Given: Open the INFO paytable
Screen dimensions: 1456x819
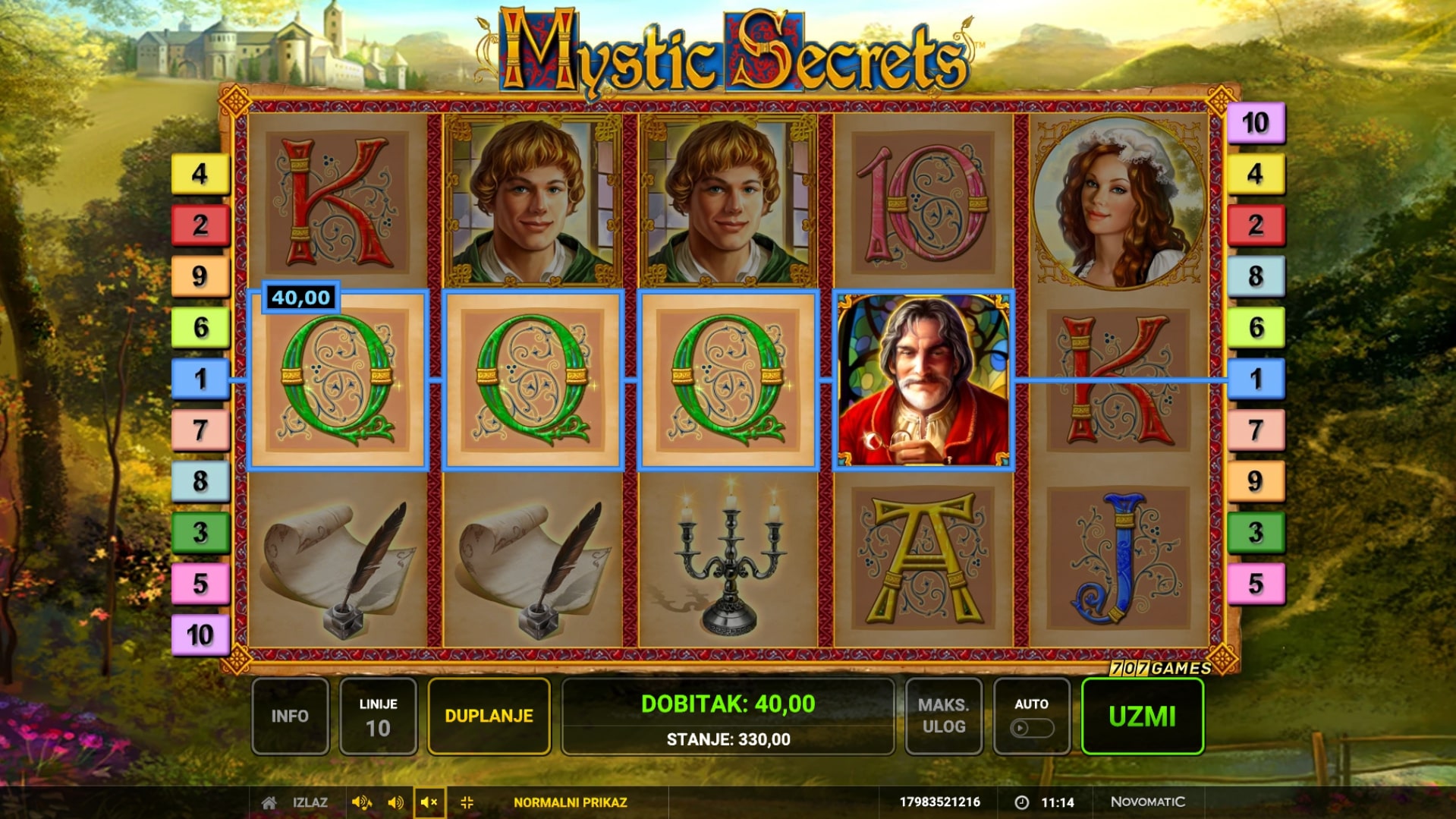Looking at the screenshot, I should [290, 716].
